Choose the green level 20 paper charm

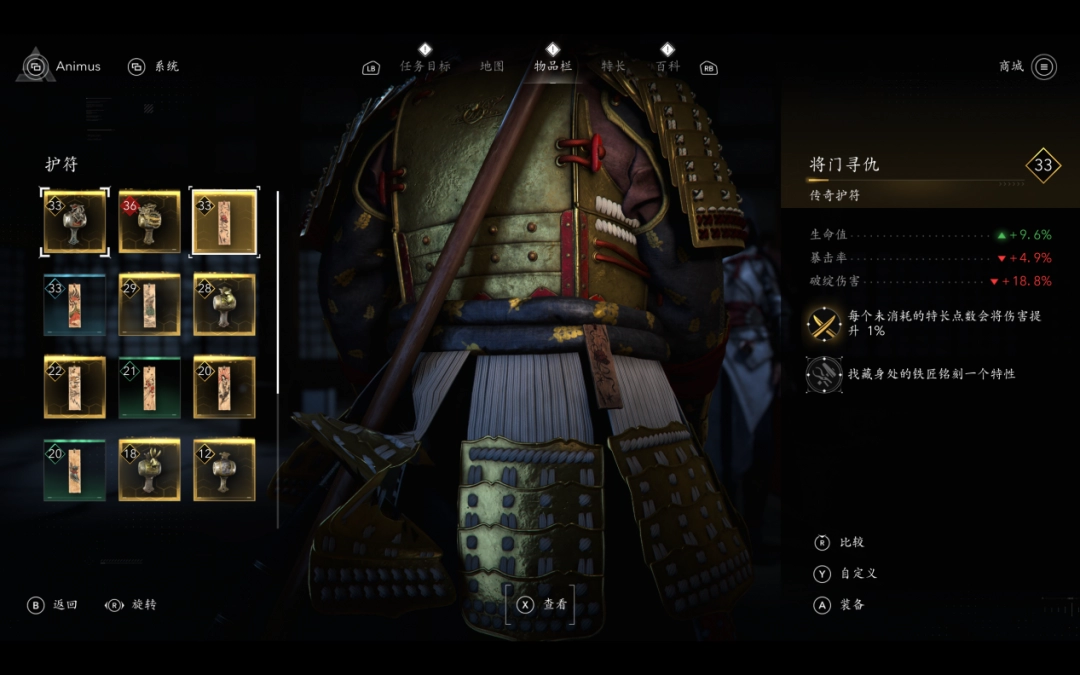coord(75,470)
